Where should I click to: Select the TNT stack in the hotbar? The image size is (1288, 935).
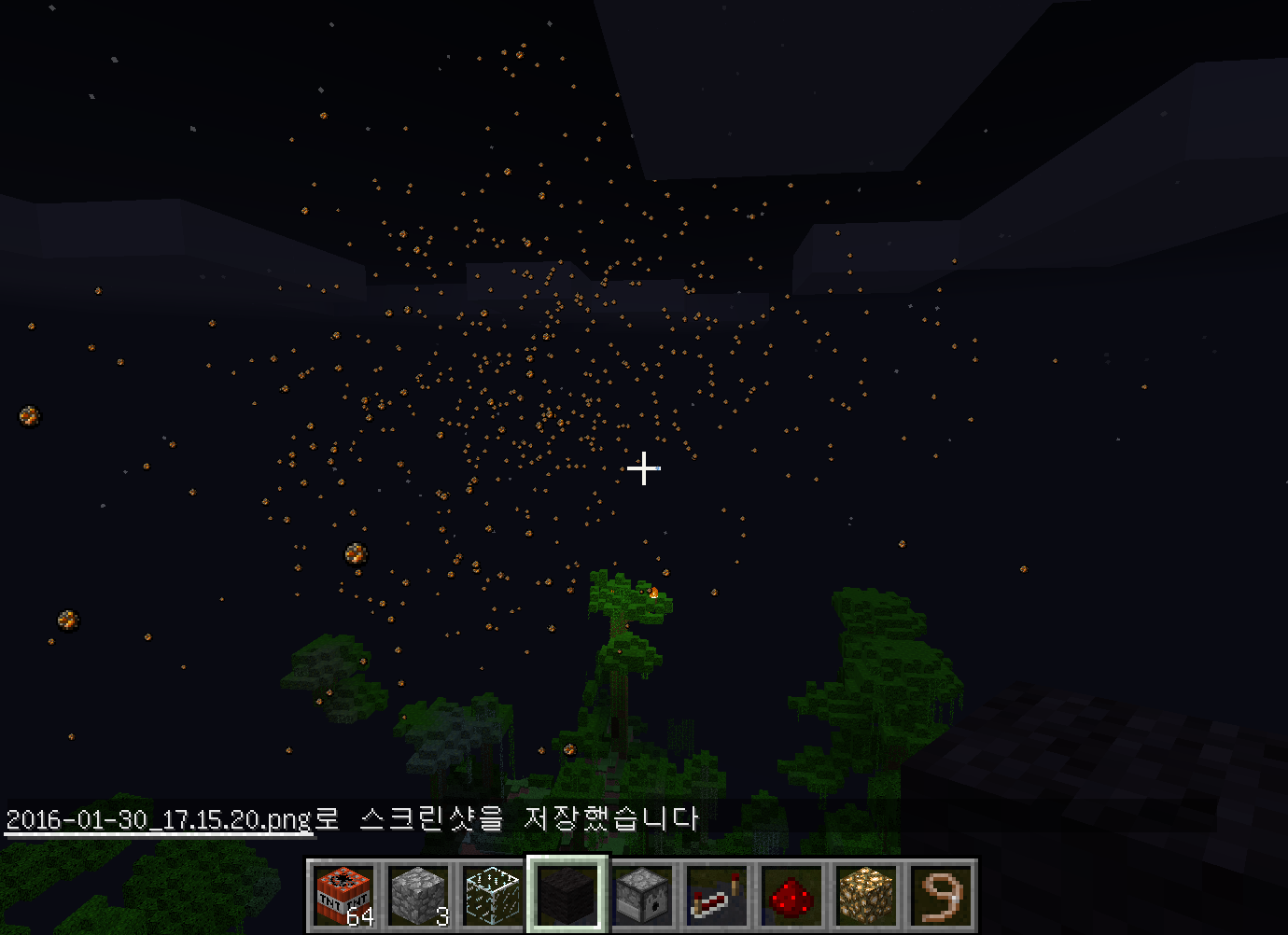[343, 895]
